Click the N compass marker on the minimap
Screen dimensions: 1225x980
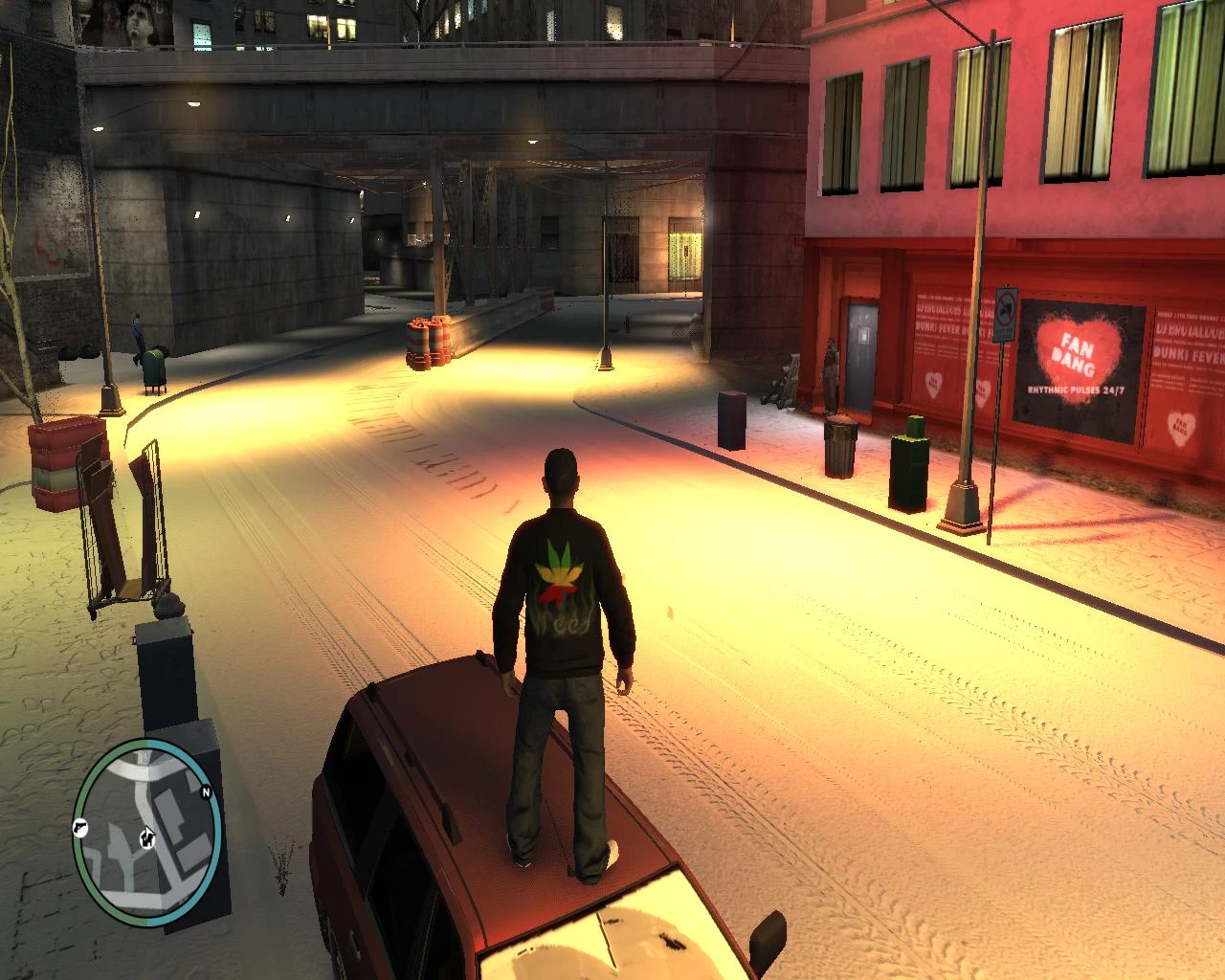[x=206, y=792]
